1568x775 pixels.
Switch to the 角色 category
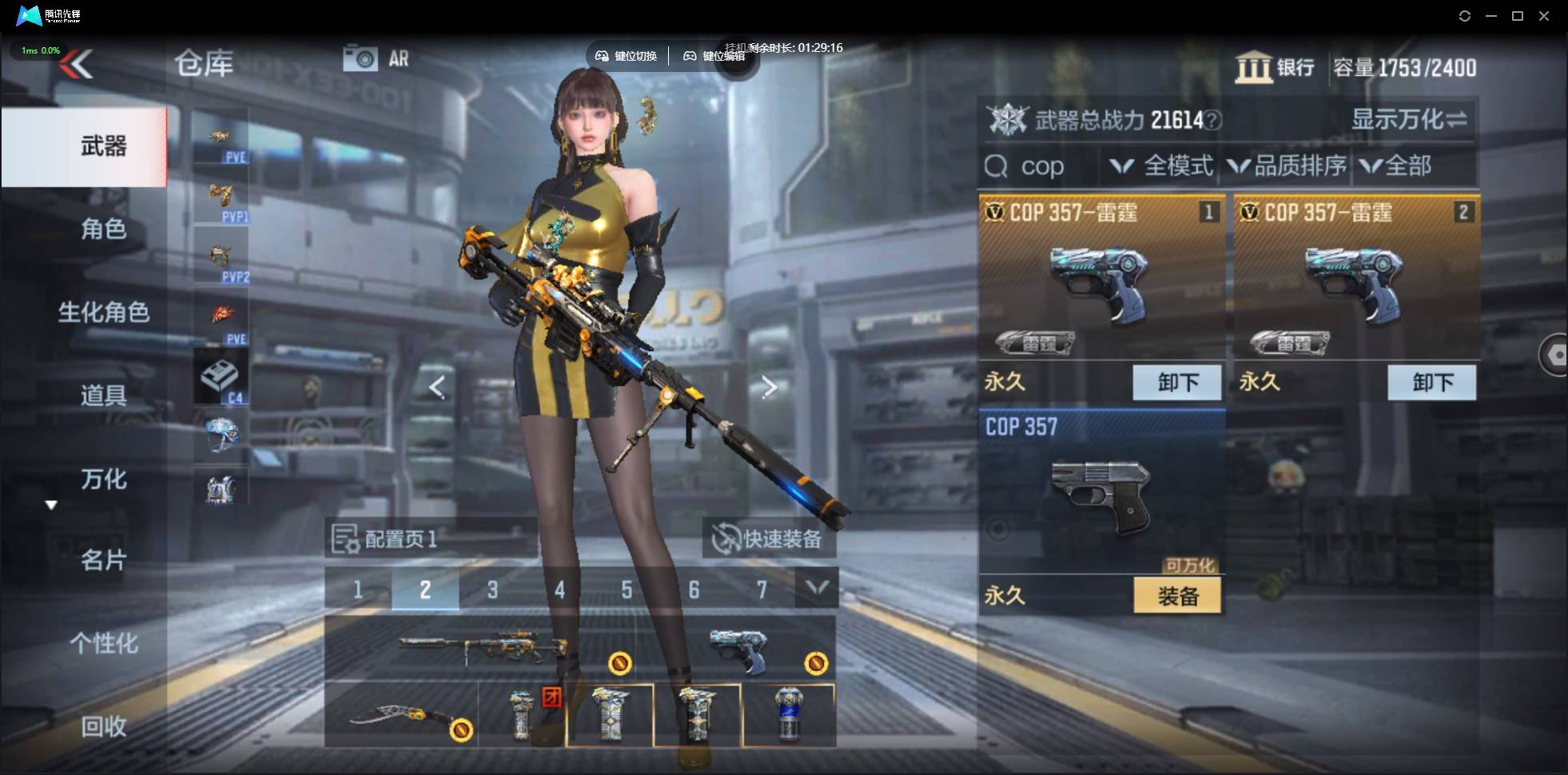(103, 229)
